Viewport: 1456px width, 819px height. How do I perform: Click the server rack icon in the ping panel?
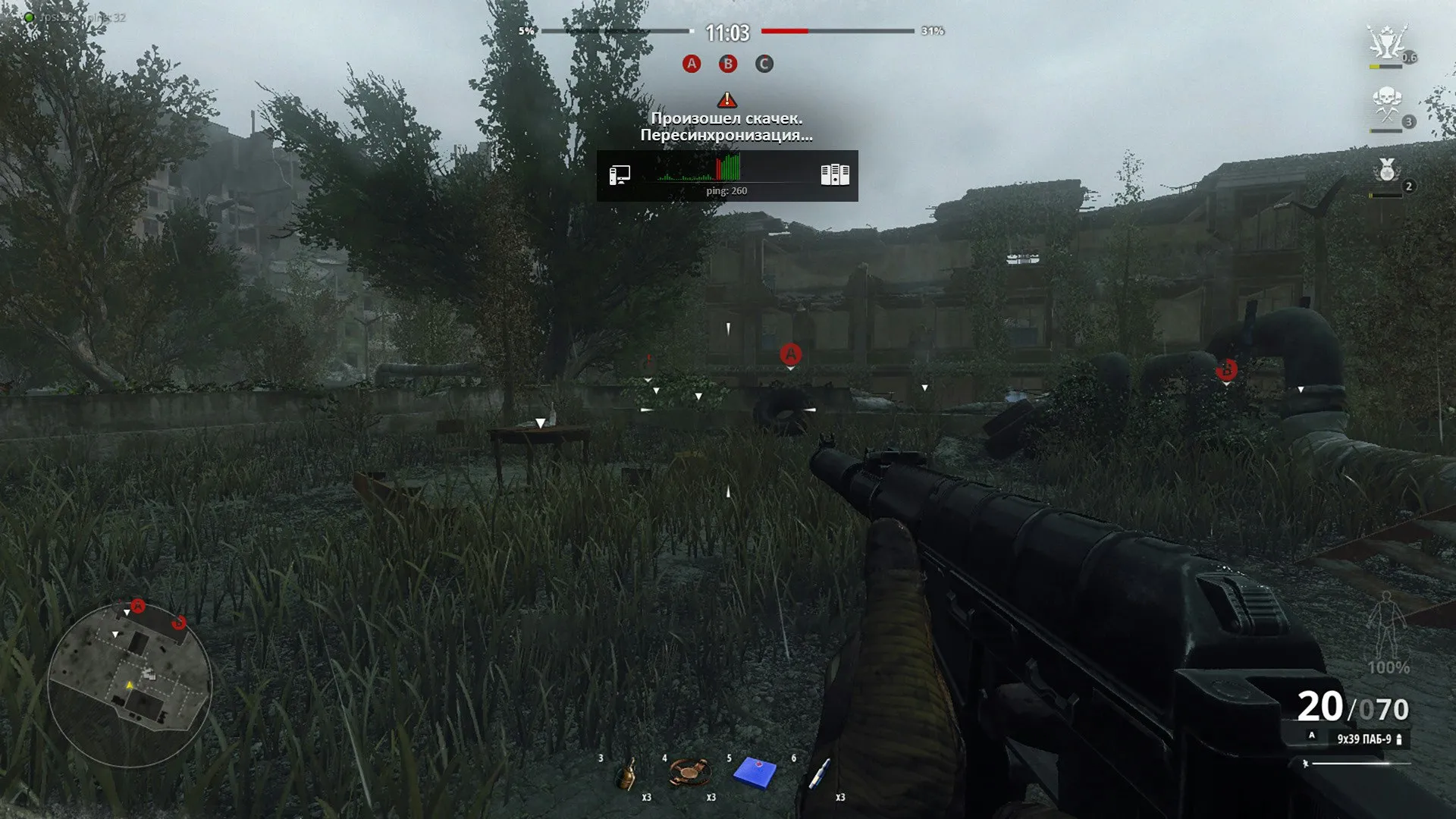click(834, 173)
